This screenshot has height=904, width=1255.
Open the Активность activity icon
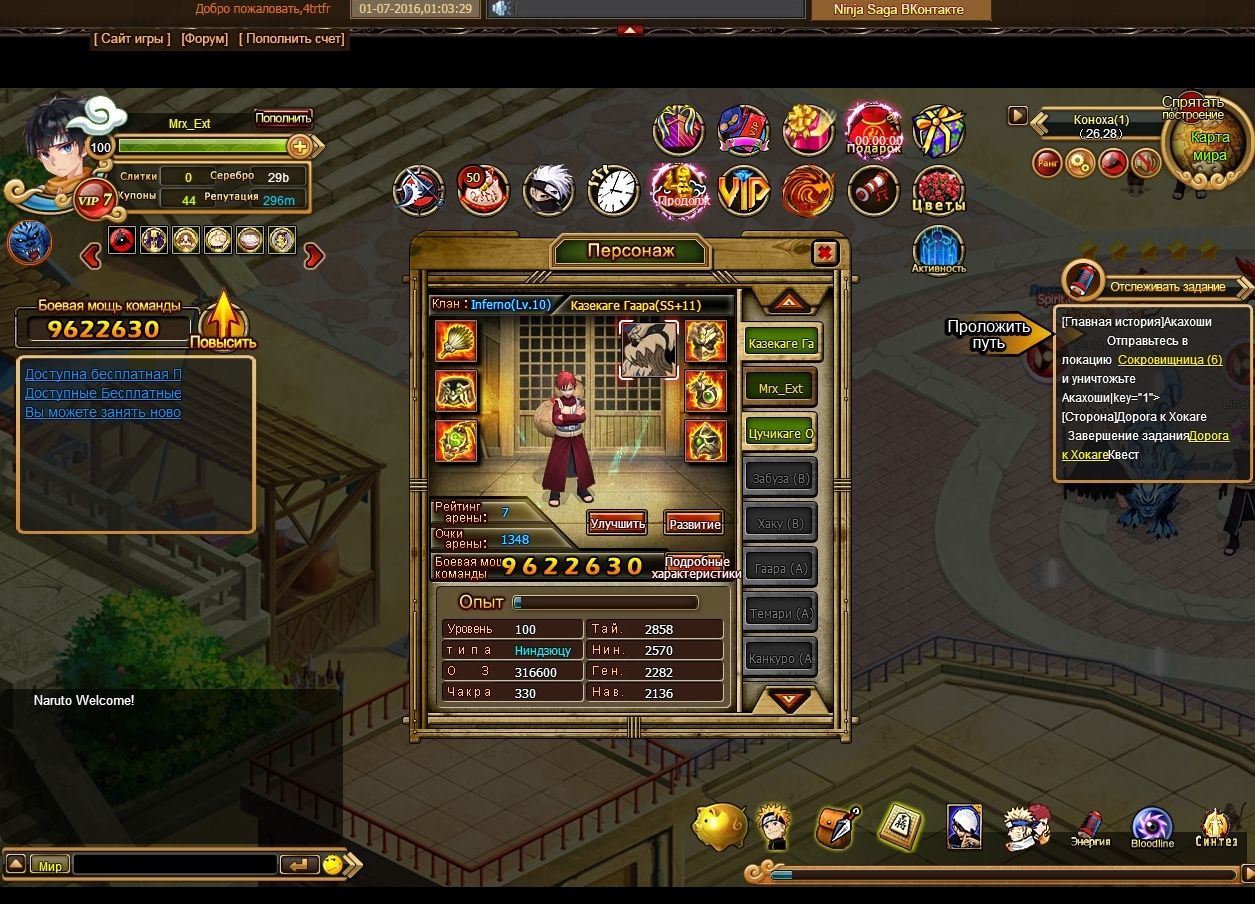(x=938, y=250)
